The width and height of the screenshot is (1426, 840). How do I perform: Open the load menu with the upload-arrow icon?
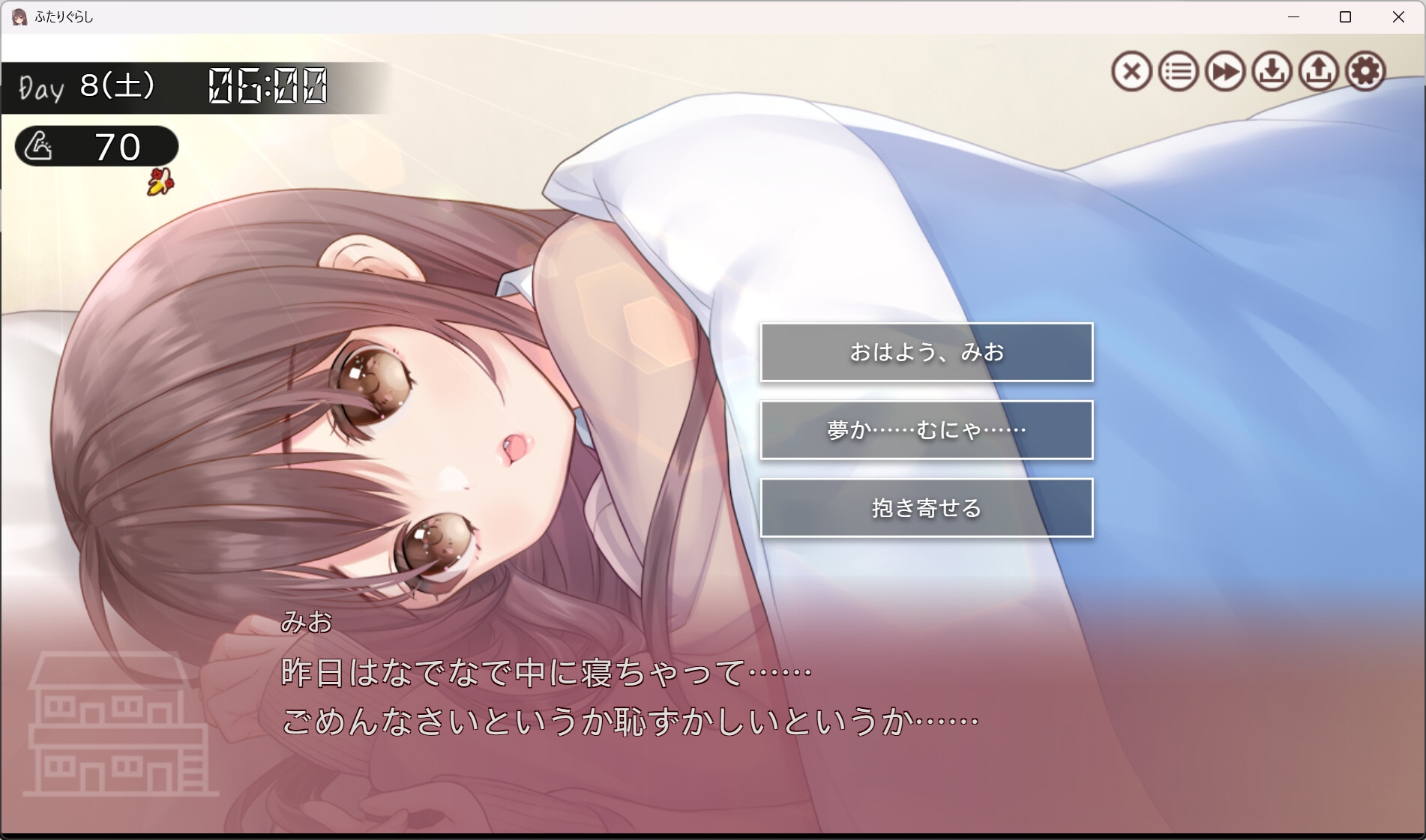tap(1320, 72)
